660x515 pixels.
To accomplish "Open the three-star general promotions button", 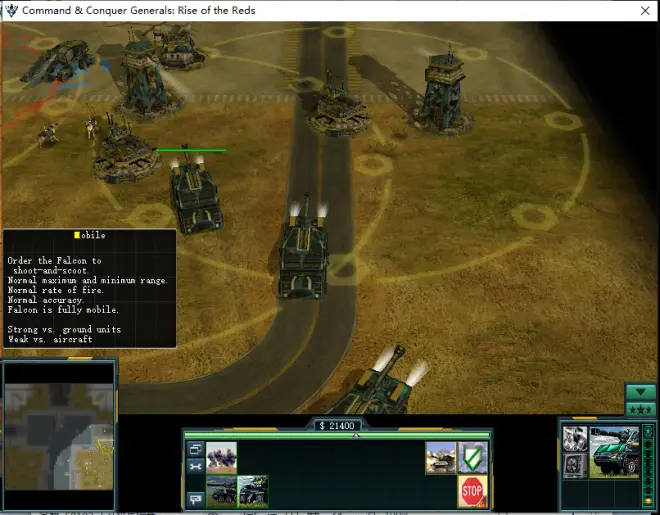I will coord(640,410).
